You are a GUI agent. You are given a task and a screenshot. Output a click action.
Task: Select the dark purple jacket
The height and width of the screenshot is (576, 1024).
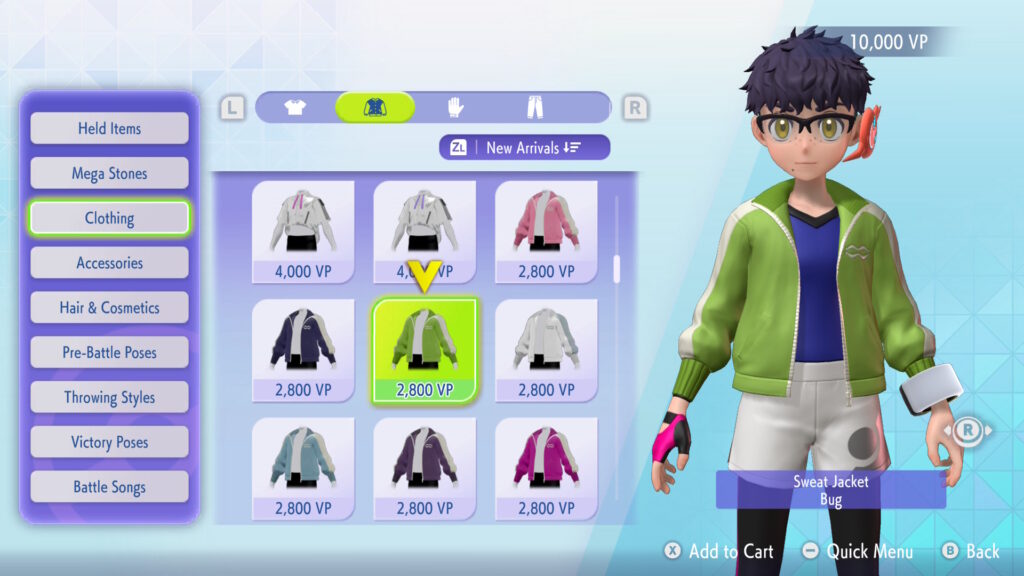[425, 468]
